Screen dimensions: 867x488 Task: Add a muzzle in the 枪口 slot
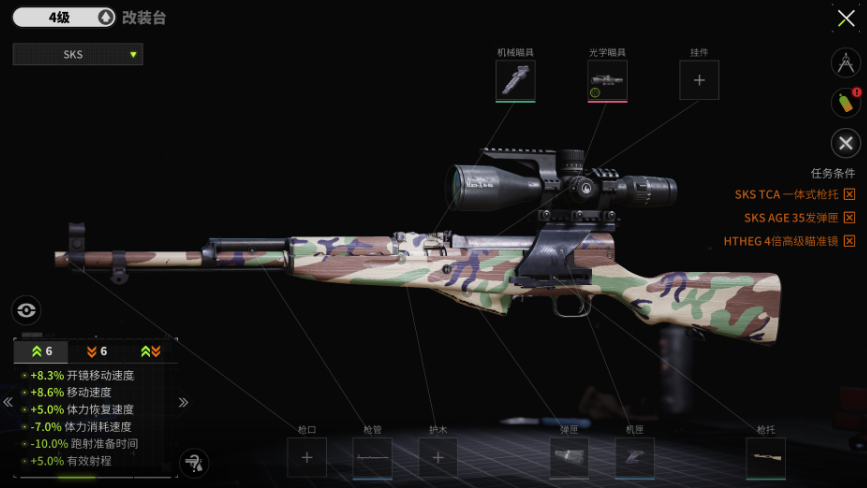point(307,458)
